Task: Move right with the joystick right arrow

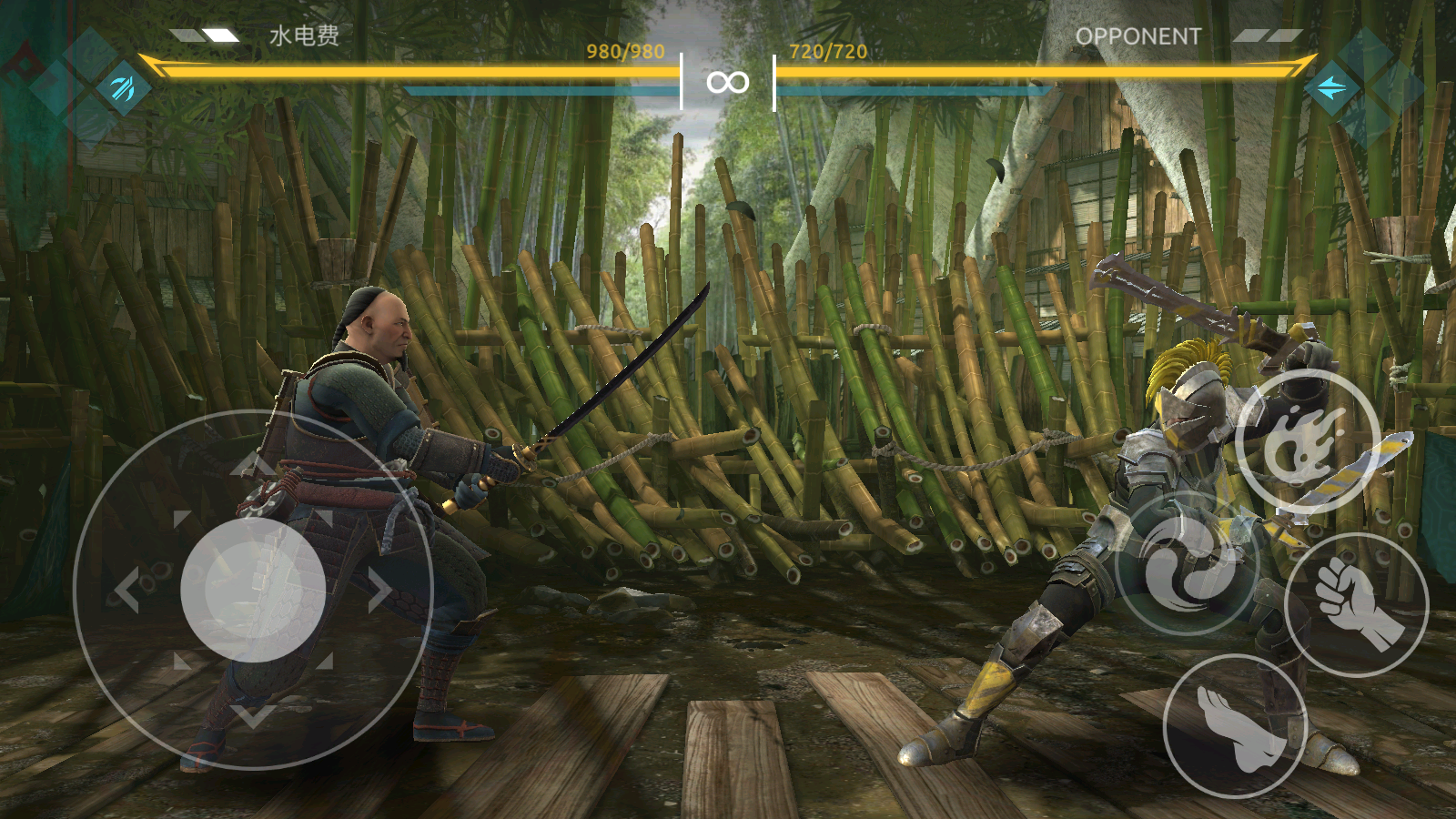Action: point(379,590)
